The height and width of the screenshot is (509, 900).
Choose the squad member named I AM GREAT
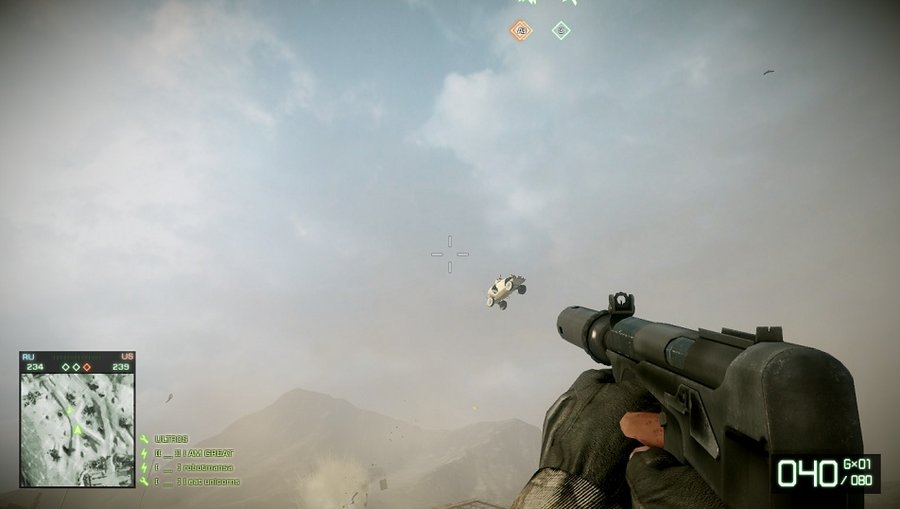click(193, 453)
